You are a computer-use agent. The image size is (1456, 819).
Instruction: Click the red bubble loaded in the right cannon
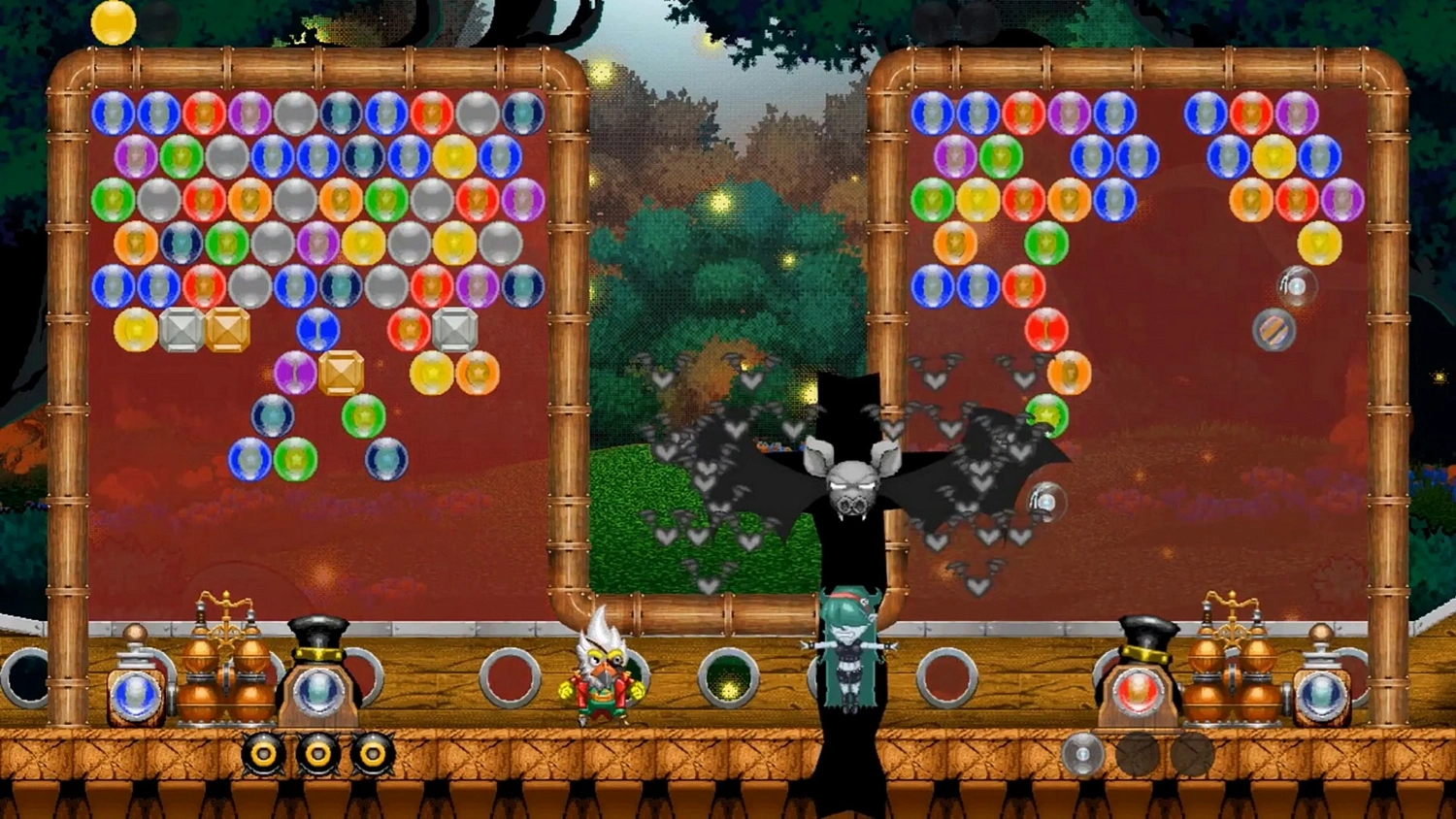[1139, 691]
